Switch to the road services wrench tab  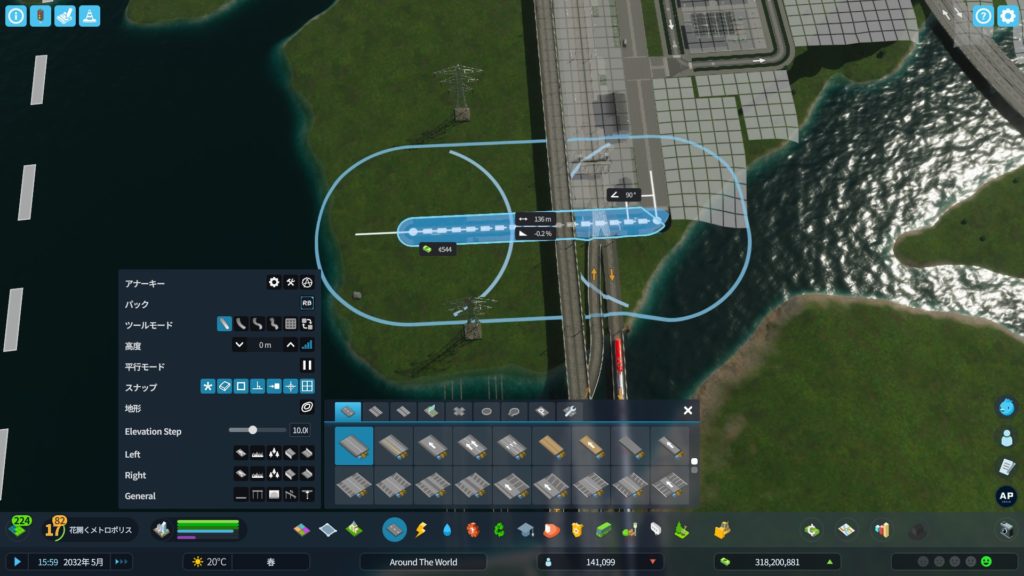tap(567, 411)
